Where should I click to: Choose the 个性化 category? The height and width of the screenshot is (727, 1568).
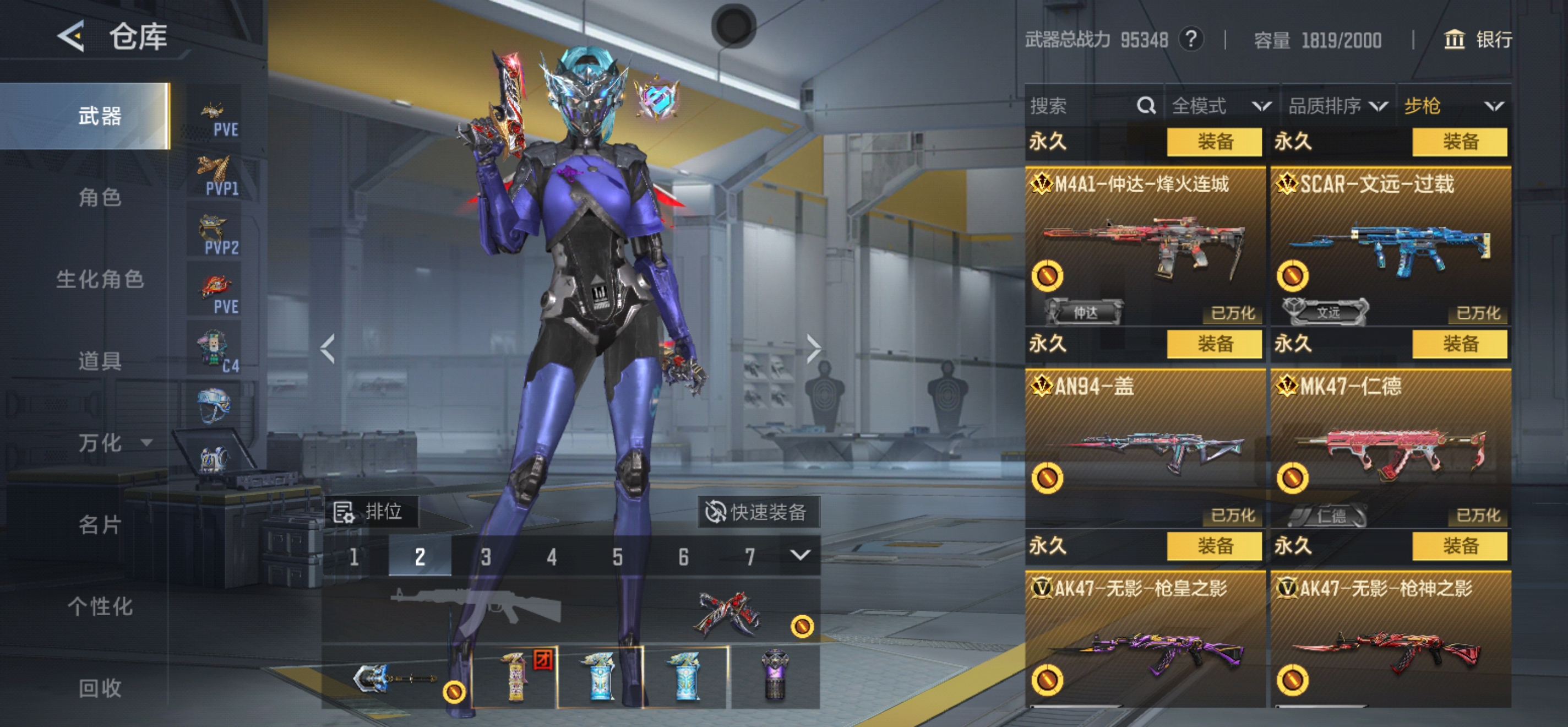(x=100, y=606)
